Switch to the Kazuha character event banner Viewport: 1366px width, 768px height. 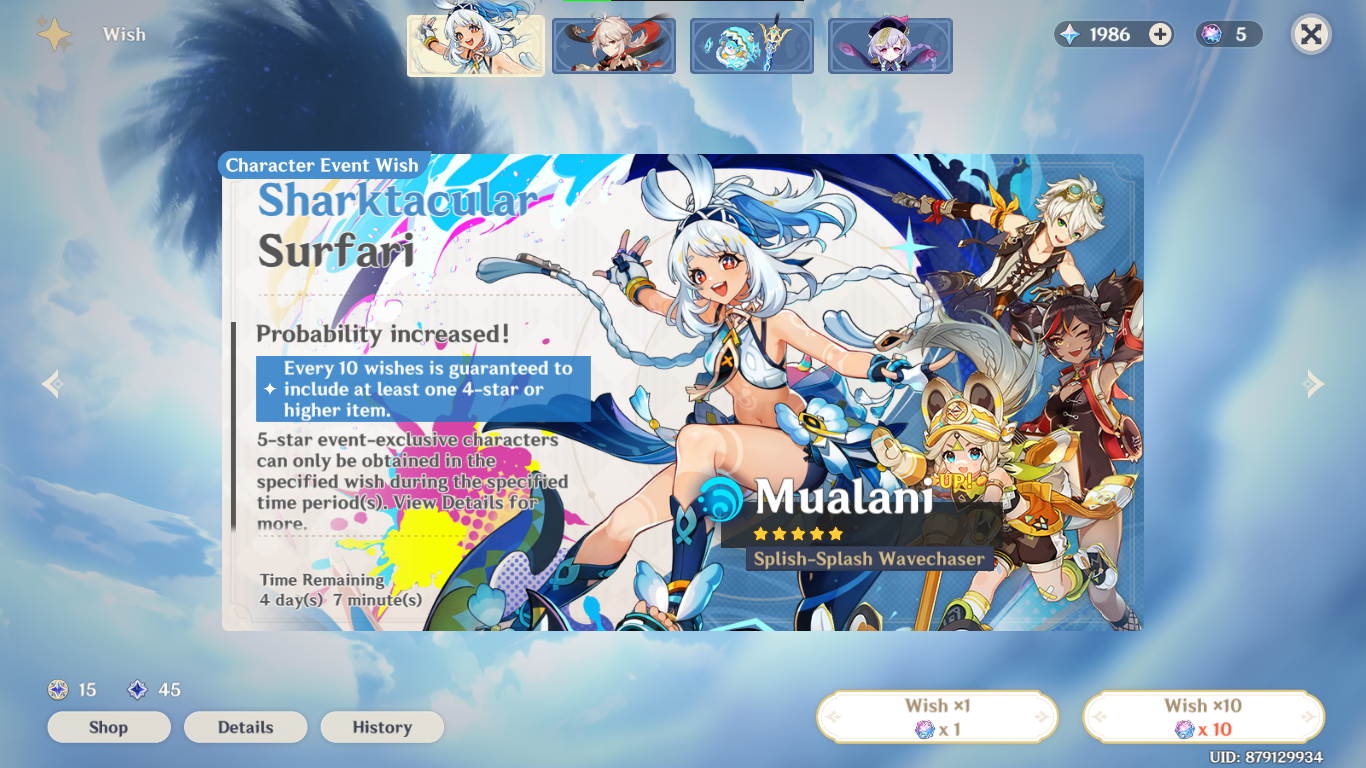614,45
